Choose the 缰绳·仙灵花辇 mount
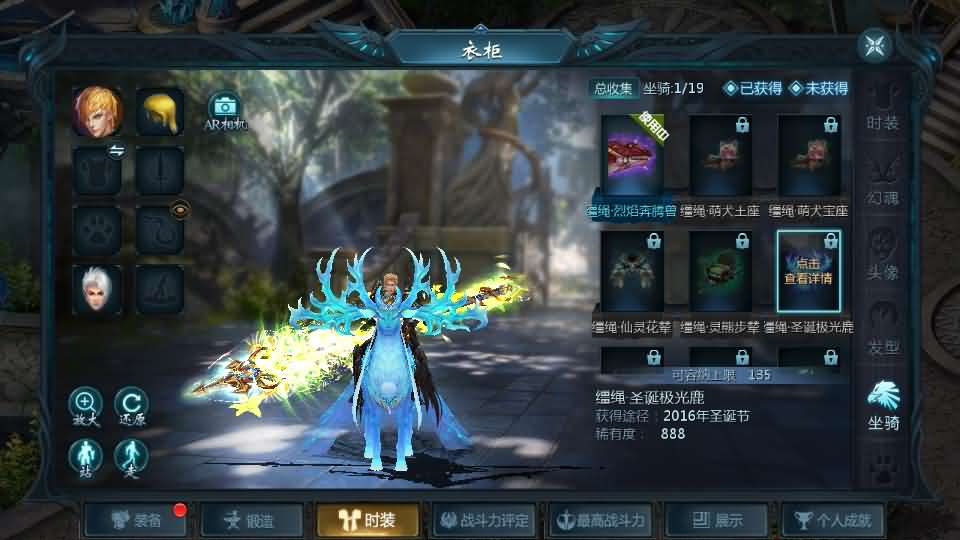The image size is (960, 540). [x=631, y=271]
